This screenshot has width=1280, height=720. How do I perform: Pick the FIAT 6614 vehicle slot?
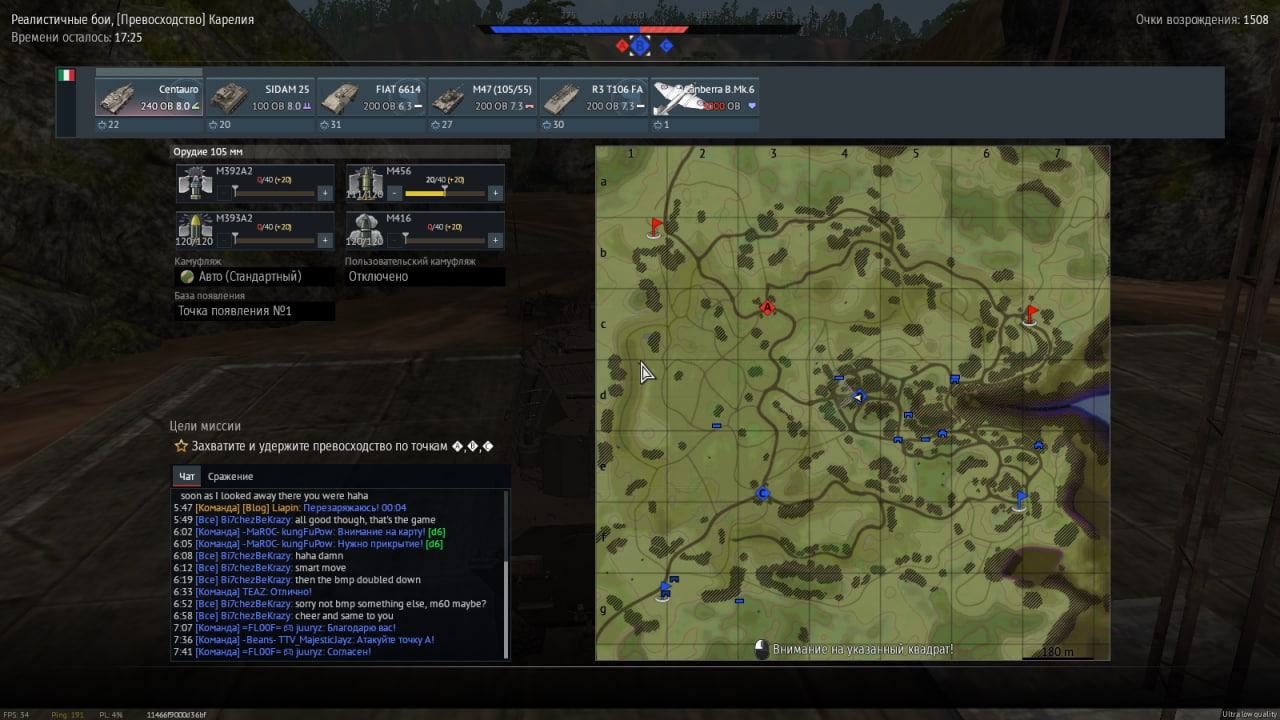point(372,98)
